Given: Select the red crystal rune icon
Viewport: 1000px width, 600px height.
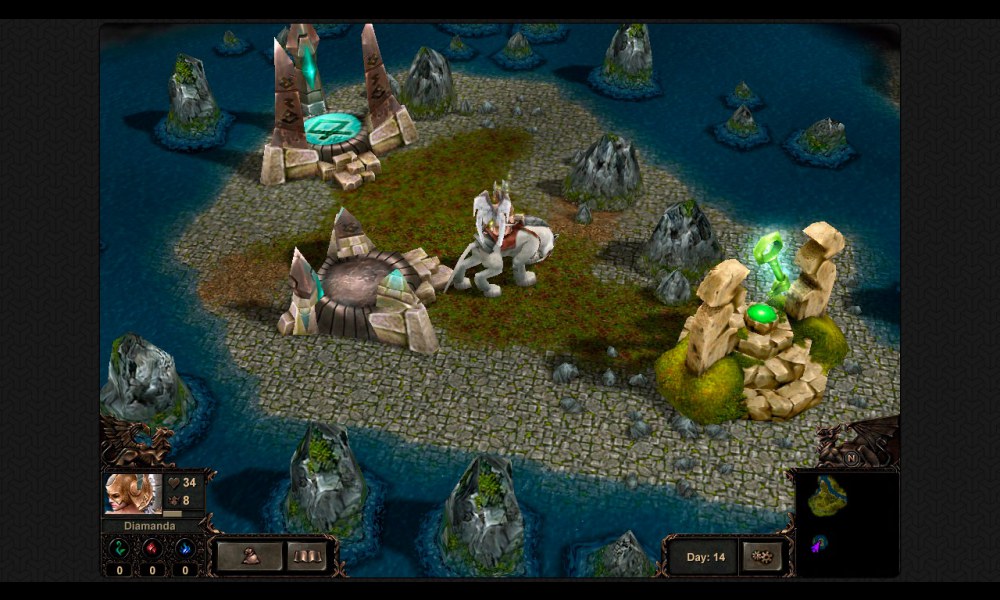Looking at the screenshot, I should pyautogui.click(x=152, y=548).
